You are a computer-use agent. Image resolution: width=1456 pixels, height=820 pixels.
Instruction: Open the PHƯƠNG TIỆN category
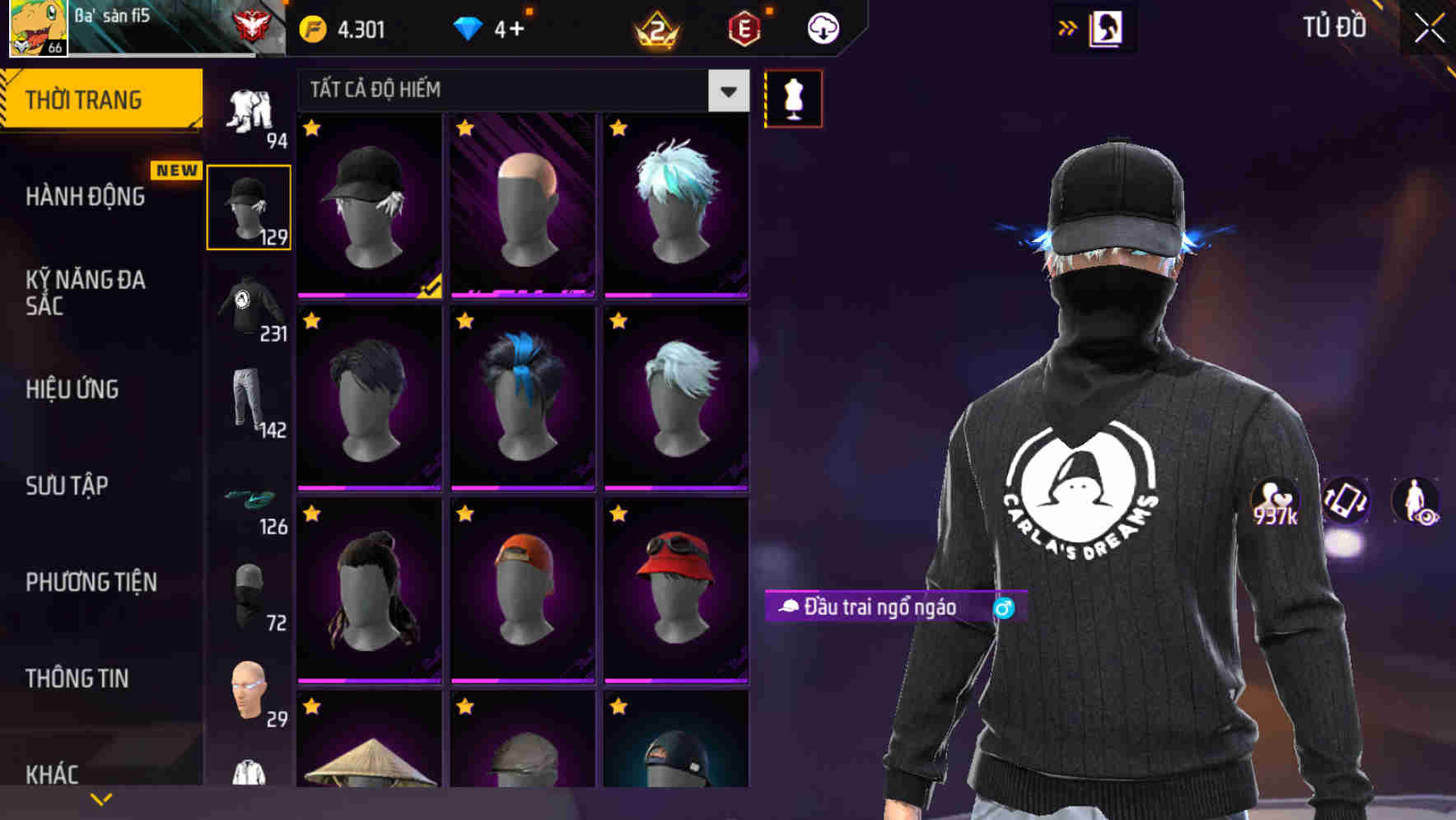coord(91,582)
